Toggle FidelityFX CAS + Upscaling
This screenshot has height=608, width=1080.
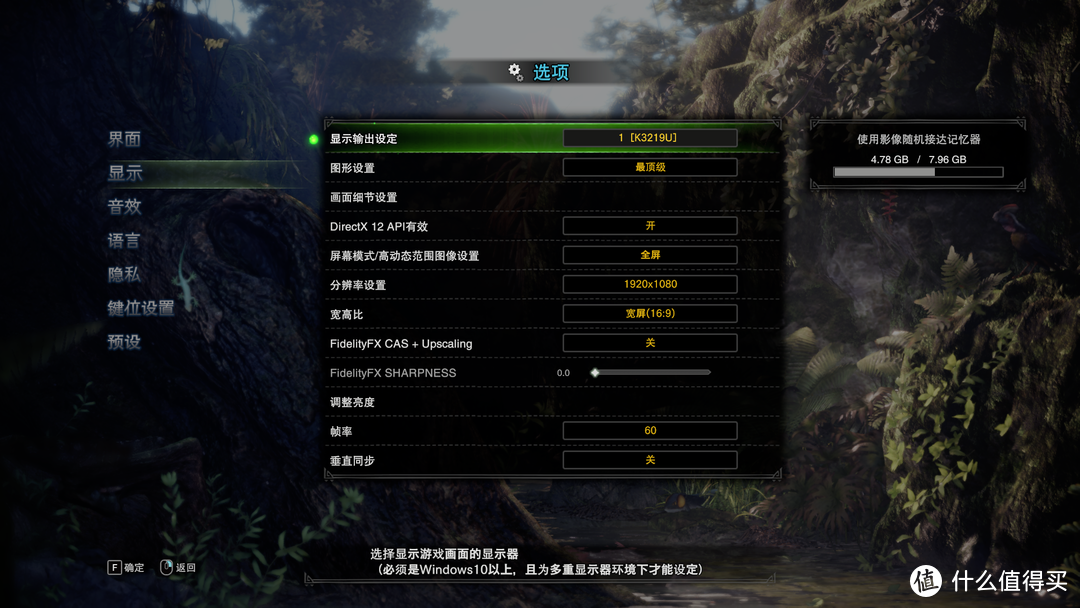(650, 343)
